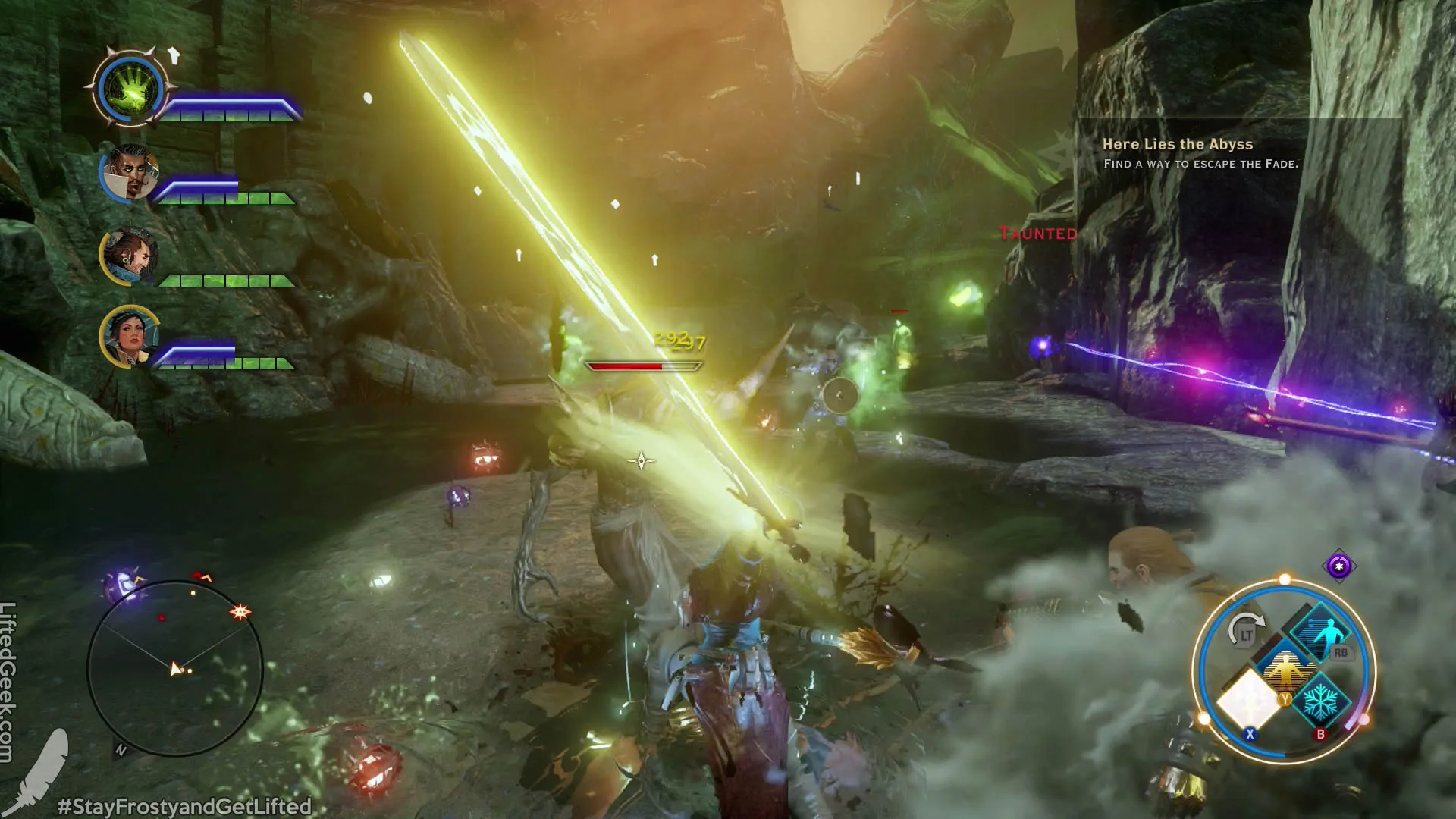
Task: Choose Cassandra's party portrait
Action: pyautogui.click(x=129, y=336)
